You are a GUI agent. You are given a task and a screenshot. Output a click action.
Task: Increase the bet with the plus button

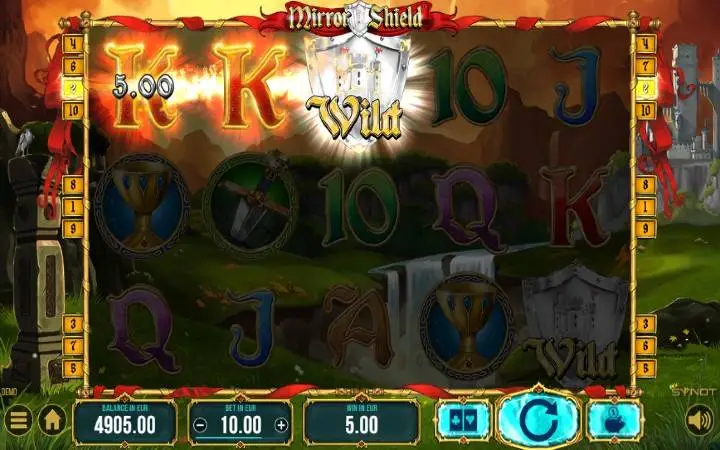[x=281, y=424]
